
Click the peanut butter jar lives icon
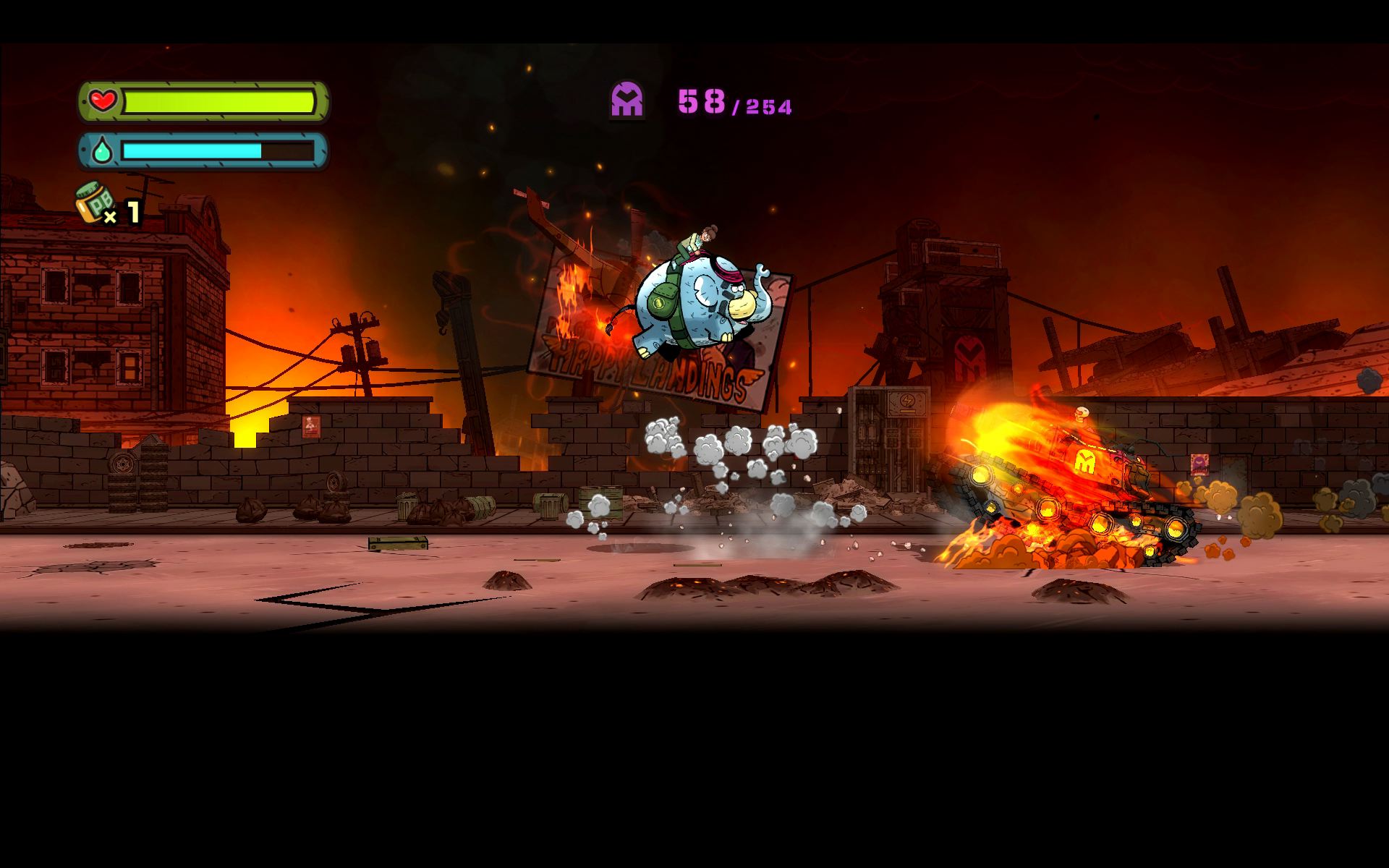[95, 203]
